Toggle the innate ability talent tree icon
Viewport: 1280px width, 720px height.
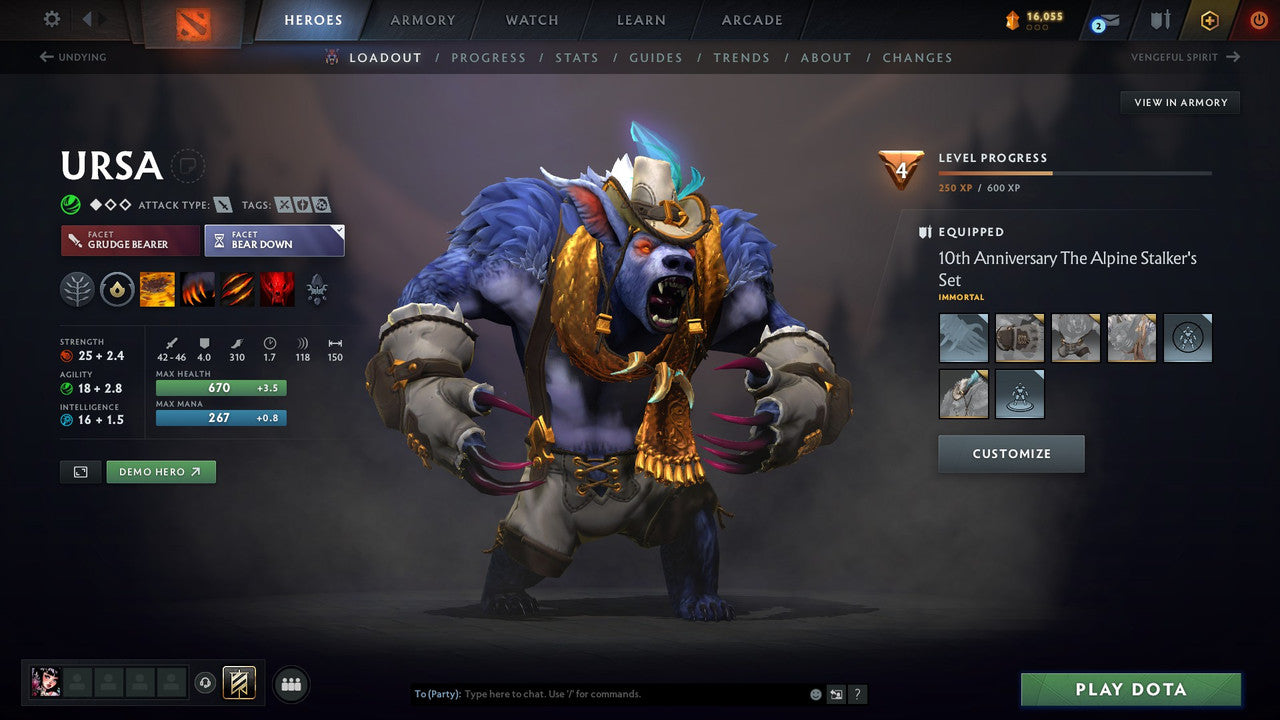click(78, 290)
